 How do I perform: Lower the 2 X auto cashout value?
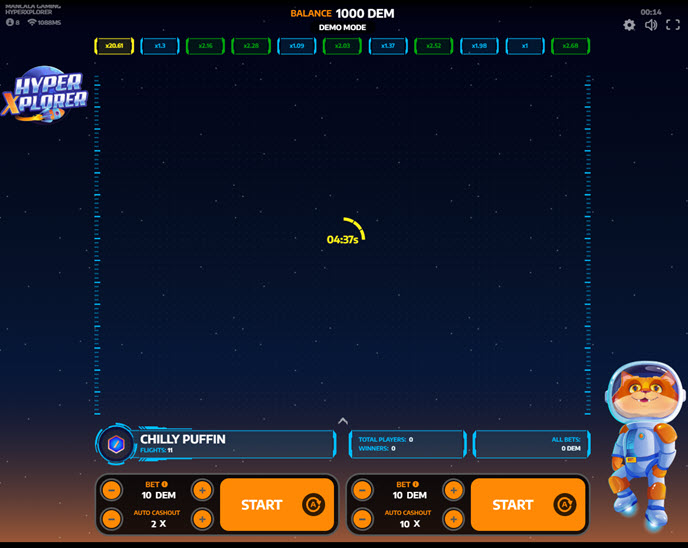(112, 519)
